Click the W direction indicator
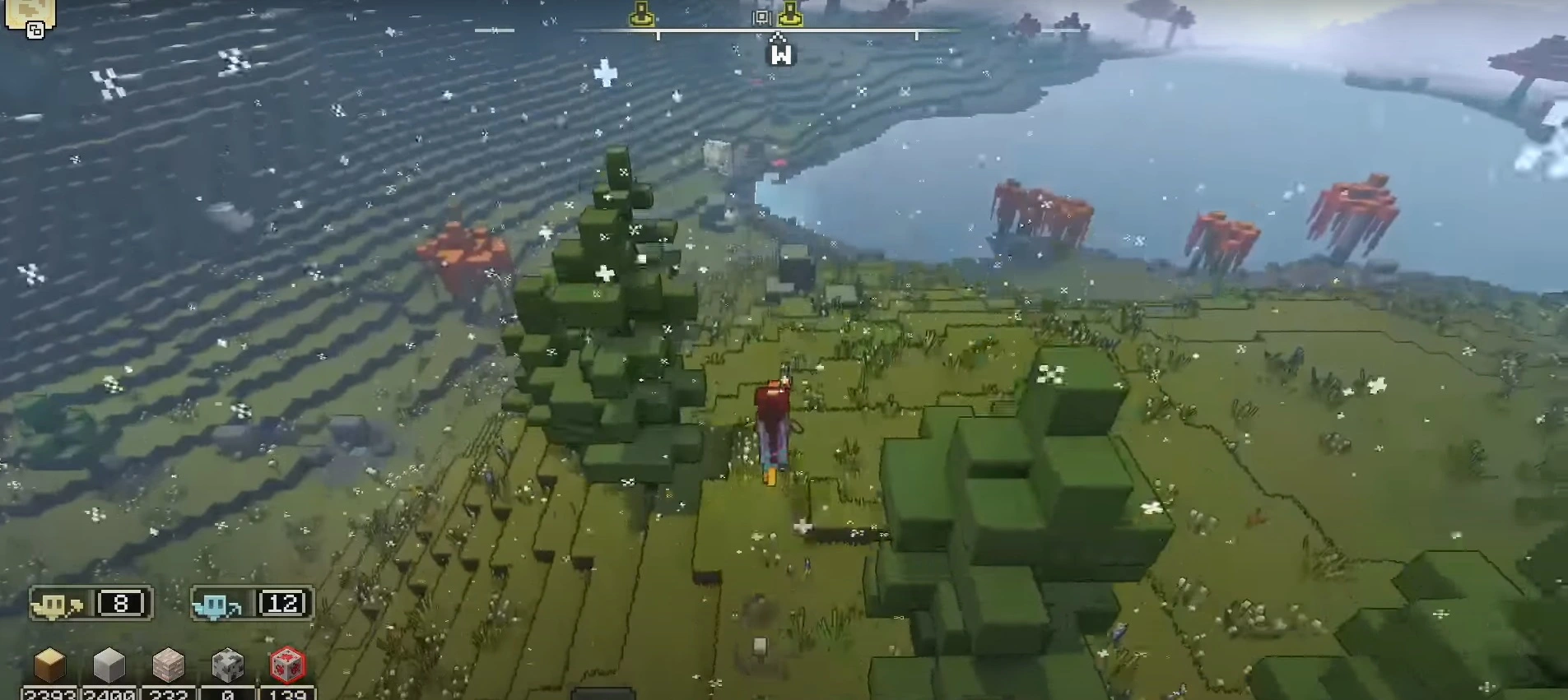This screenshot has width=1568, height=700. [782, 53]
